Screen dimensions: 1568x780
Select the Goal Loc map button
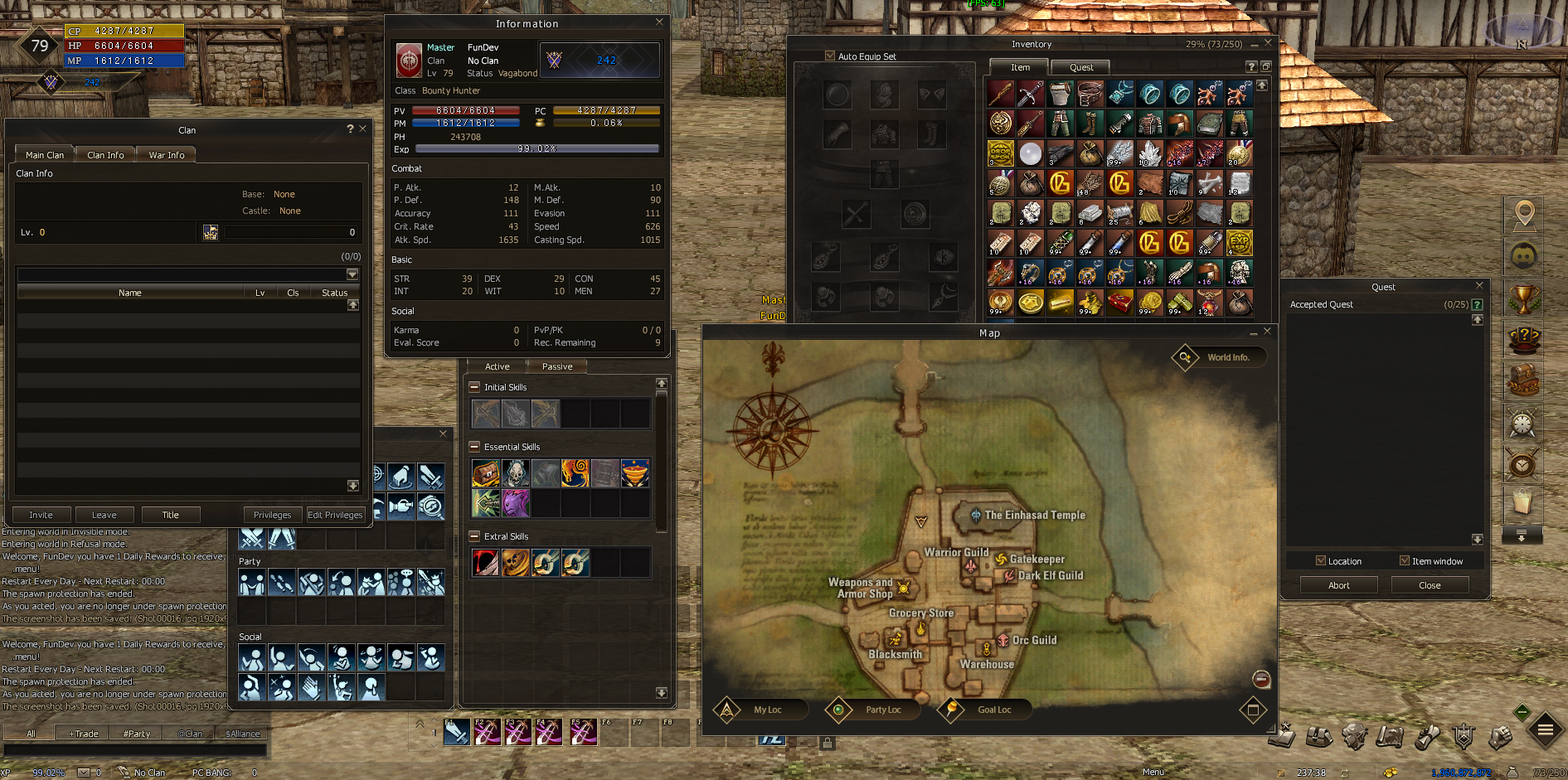pyautogui.click(x=985, y=710)
